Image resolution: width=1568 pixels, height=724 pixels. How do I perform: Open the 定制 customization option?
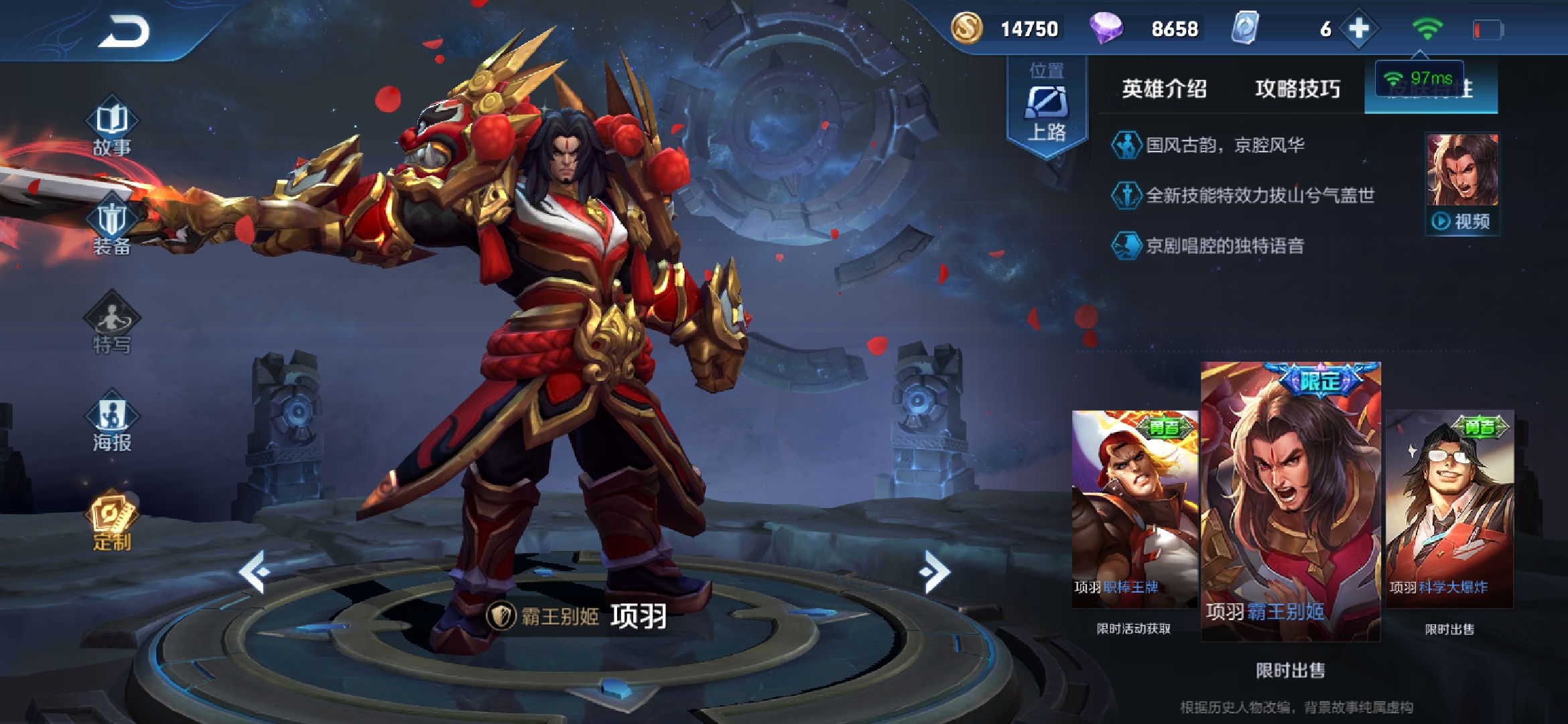112,523
